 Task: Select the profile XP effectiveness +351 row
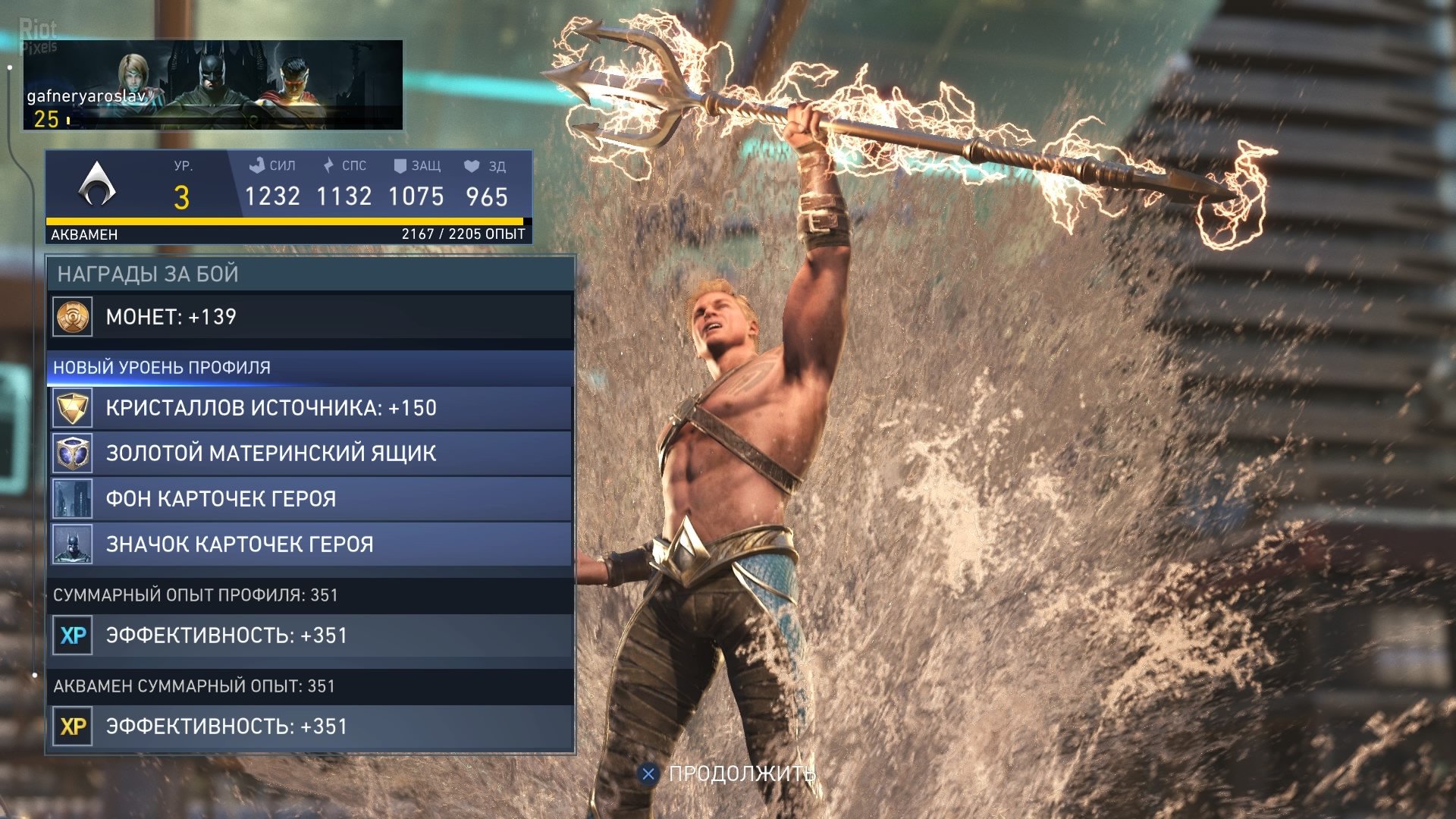click(x=311, y=635)
